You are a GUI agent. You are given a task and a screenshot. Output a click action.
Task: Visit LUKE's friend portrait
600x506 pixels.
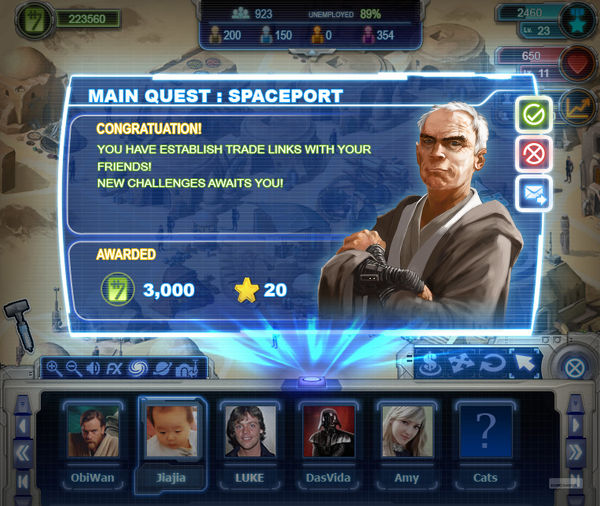click(x=249, y=433)
